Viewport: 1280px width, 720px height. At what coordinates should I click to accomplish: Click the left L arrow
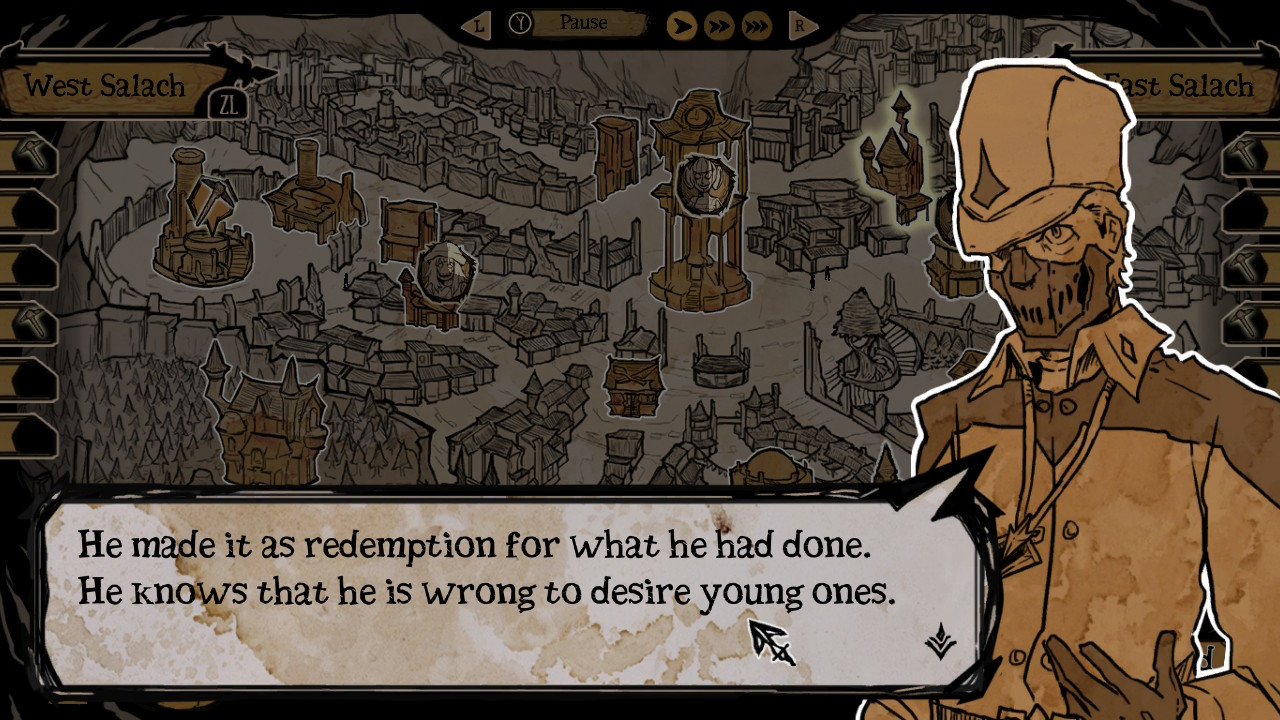click(x=477, y=26)
